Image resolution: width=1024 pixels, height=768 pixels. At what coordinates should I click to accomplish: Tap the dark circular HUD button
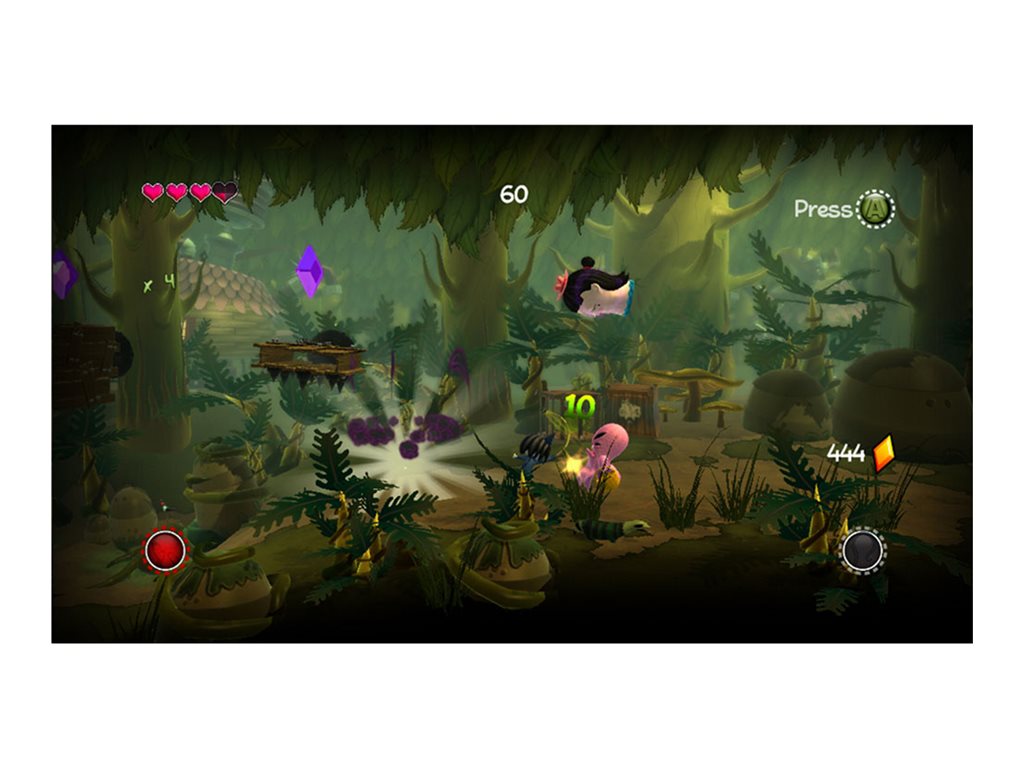coord(862,550)
